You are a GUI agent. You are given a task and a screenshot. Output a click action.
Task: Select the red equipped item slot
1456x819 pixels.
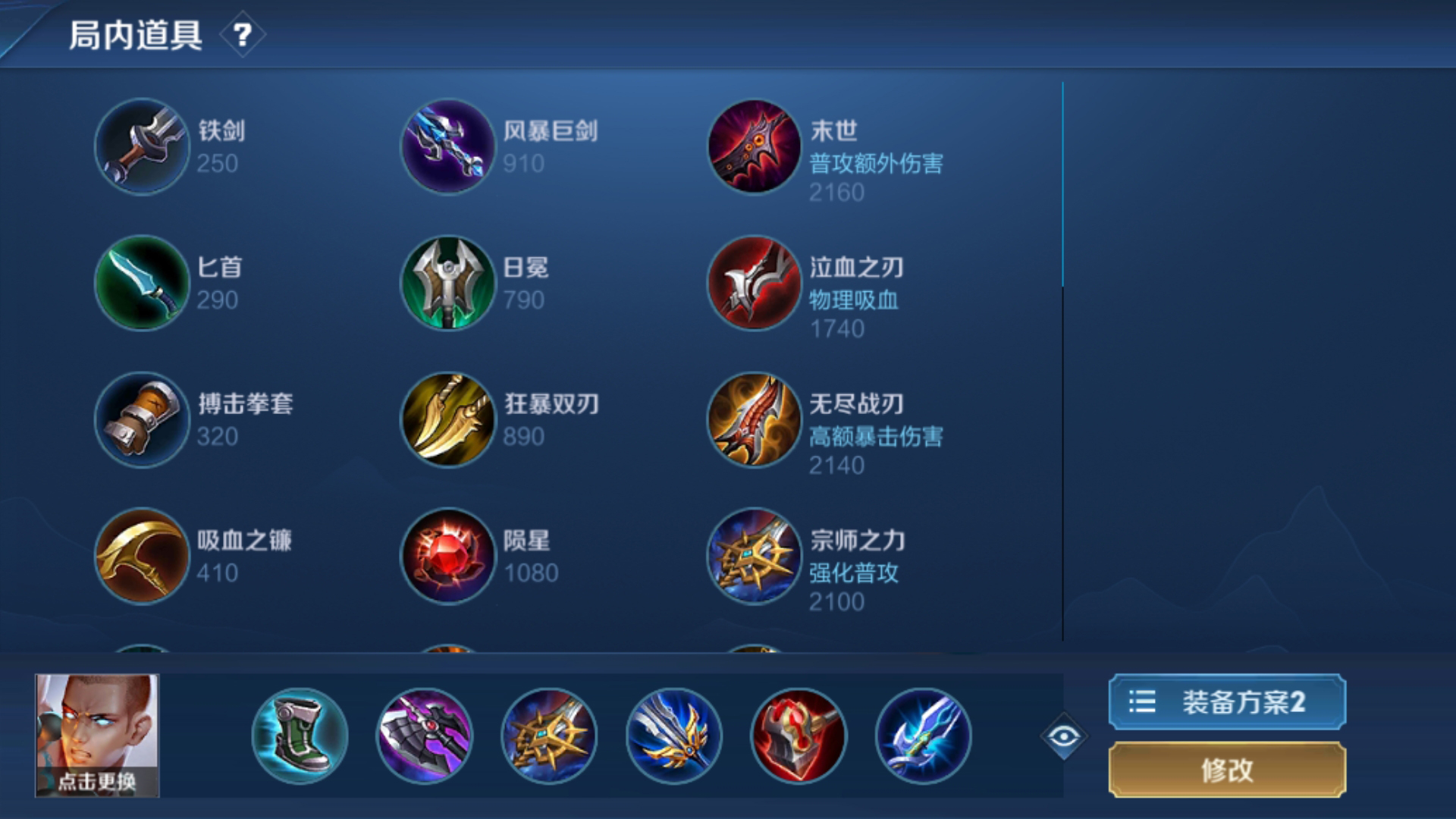pos(802,734)
